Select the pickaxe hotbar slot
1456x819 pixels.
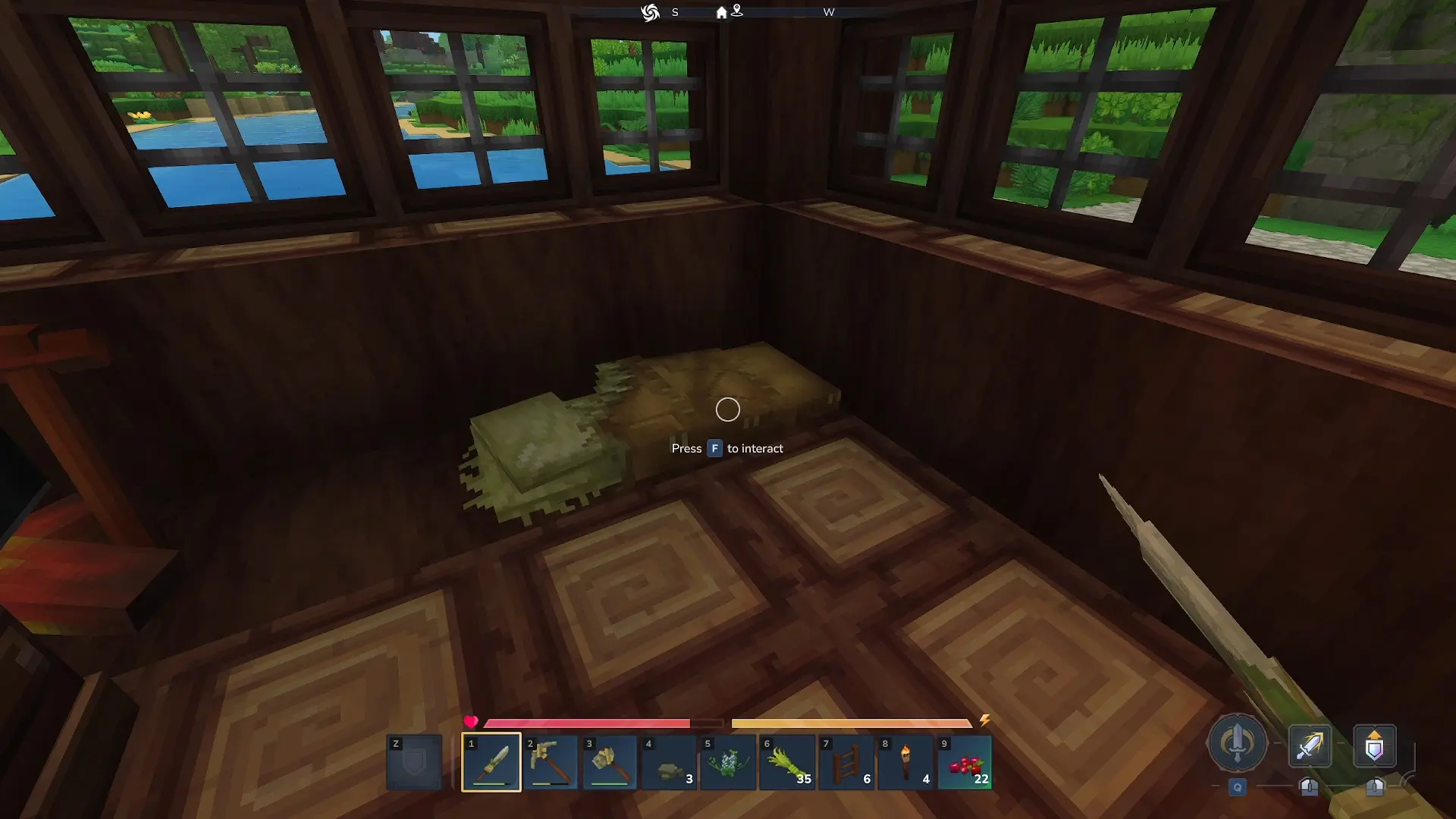(550, 761)
